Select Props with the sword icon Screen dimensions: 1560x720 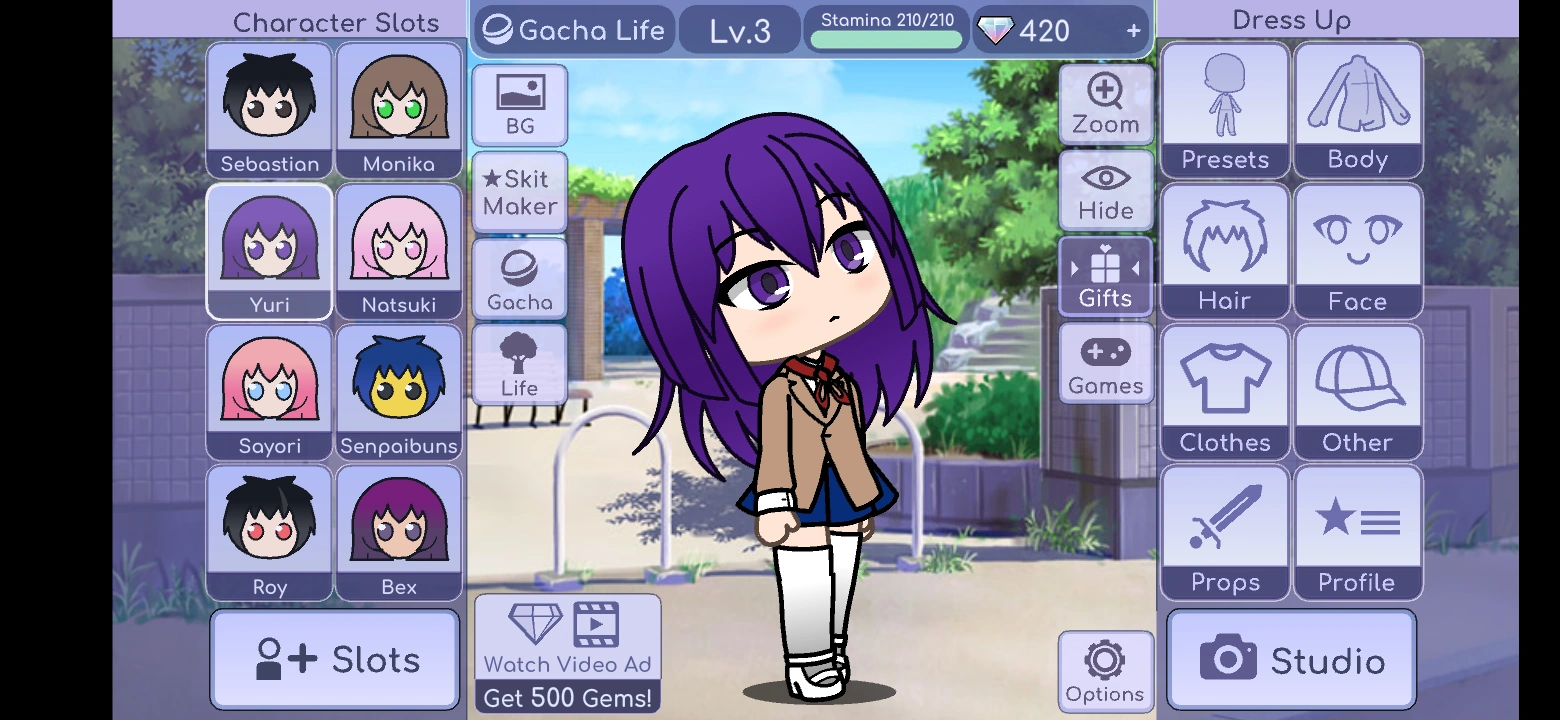click(1224, 532)
